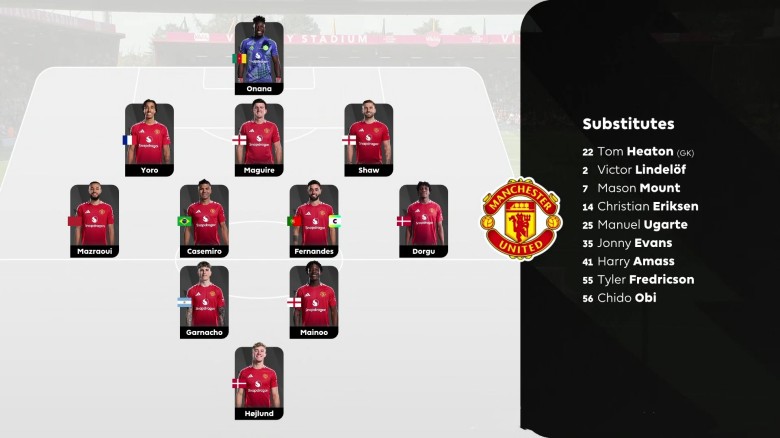Click Dorgu's player card
Screen dimensions: 780x438
[x=423, y=221]
